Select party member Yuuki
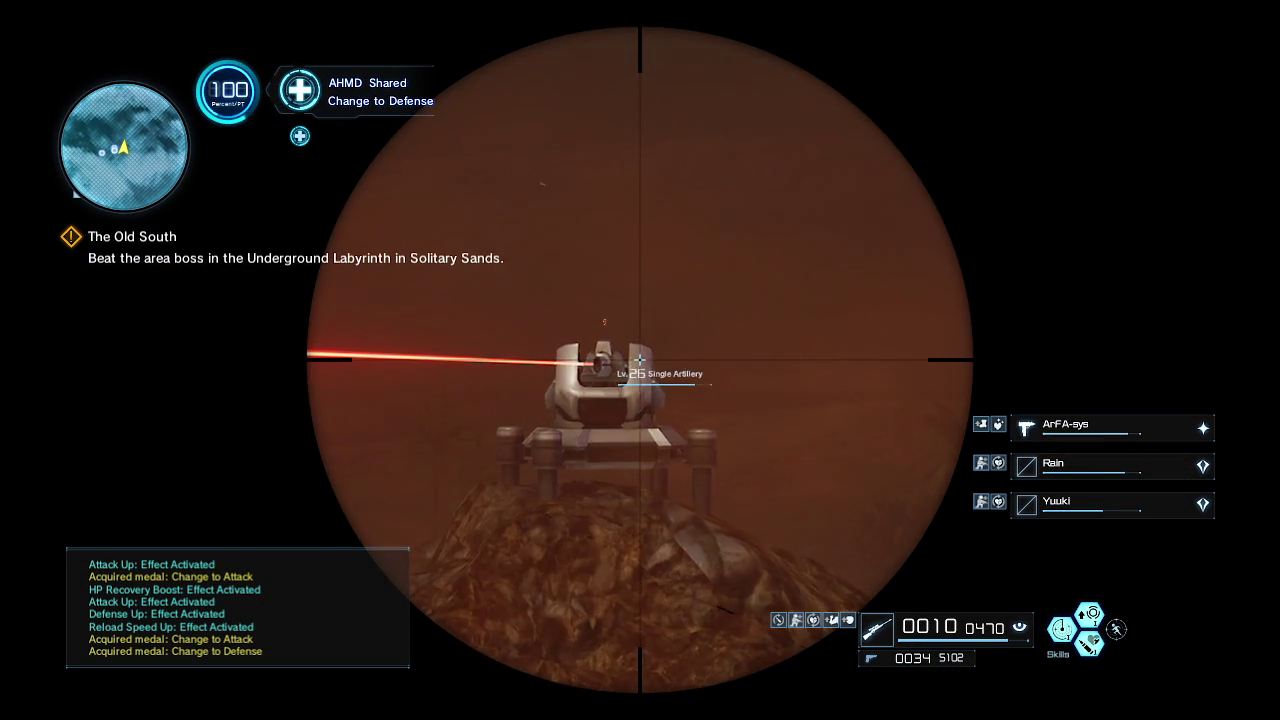The image size is (1280, 720). click(1112, 504)
